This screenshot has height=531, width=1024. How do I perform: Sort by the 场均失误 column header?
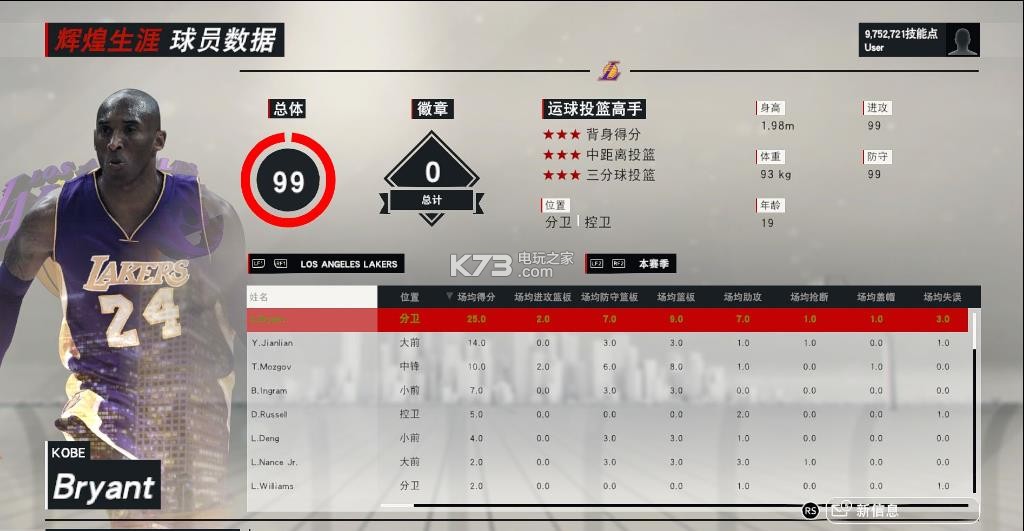[942, 297]
